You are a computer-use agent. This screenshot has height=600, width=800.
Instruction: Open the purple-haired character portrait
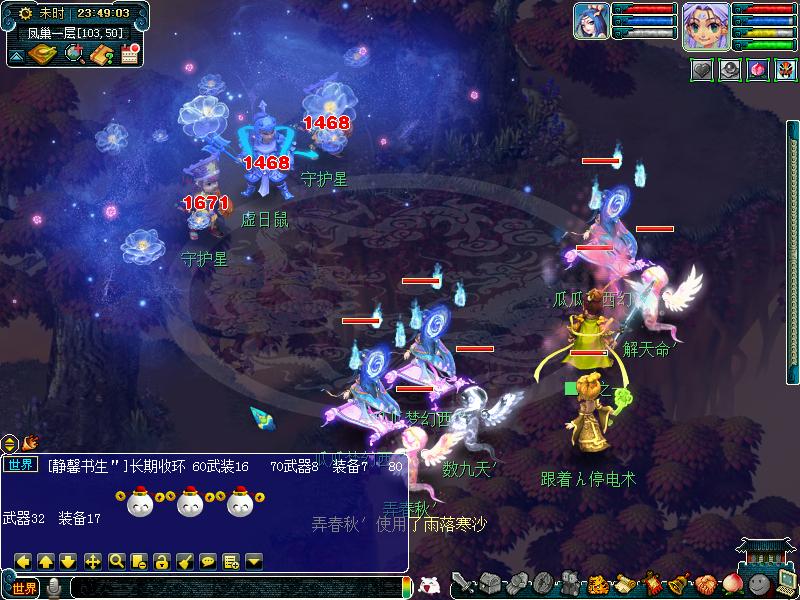click(x=703, y=24)
